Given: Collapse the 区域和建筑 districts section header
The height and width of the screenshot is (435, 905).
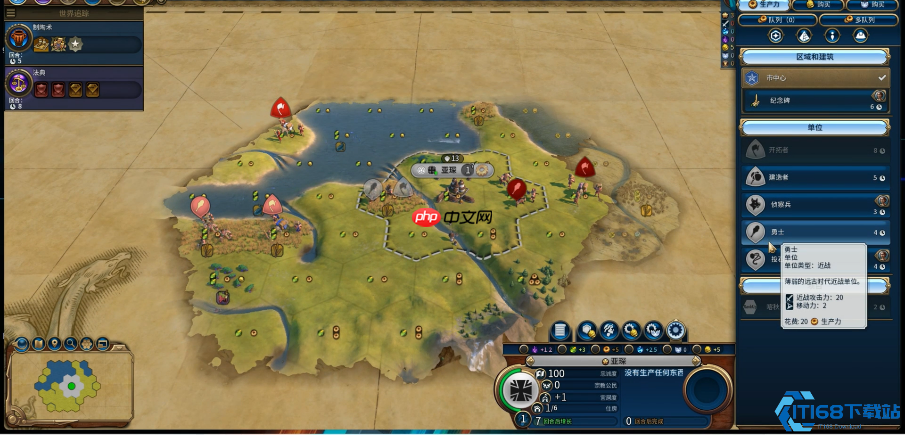Looking at the screenshot, I should tap(814, 55).
